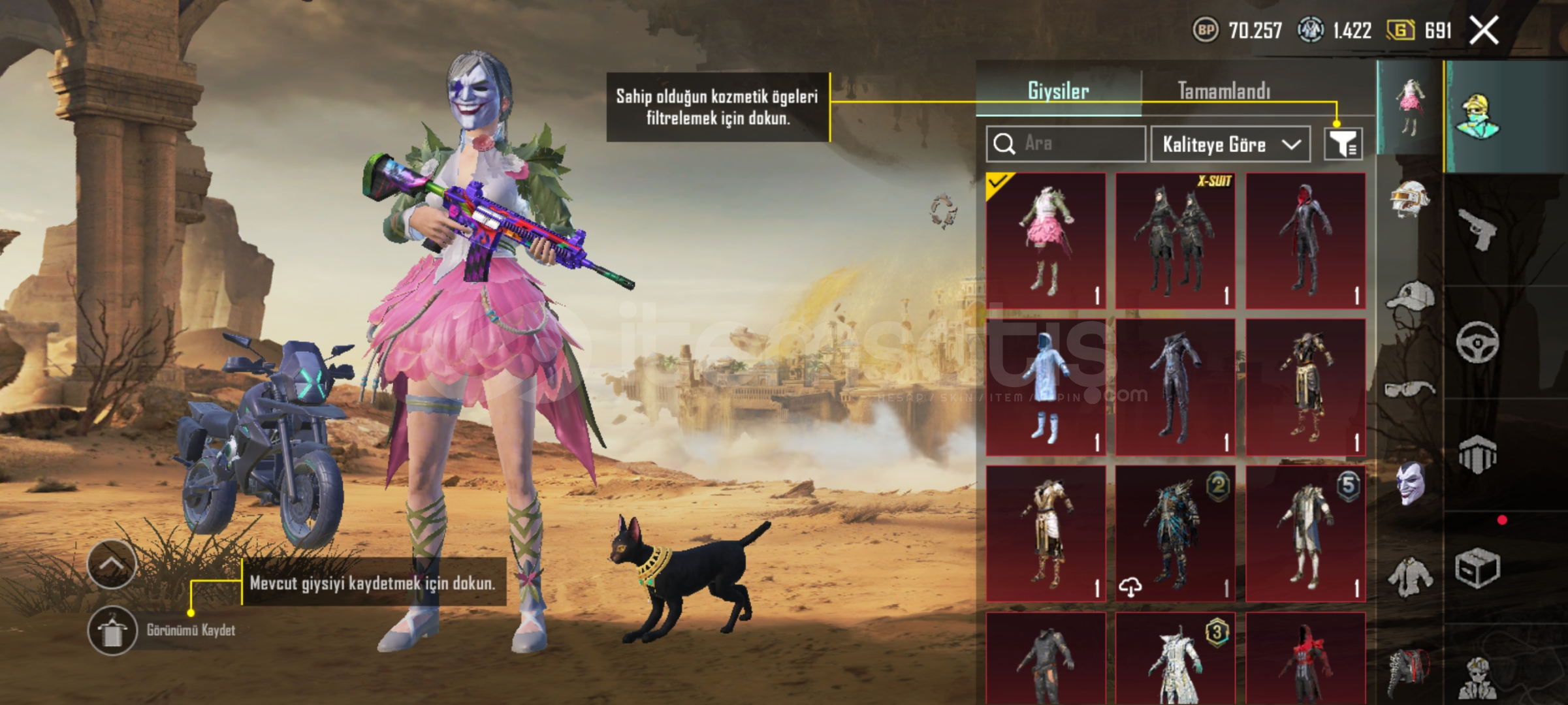This screenshot has width=1568, height=705.
Task: Select the outfit with level 2 badge
Action: 1175,533
